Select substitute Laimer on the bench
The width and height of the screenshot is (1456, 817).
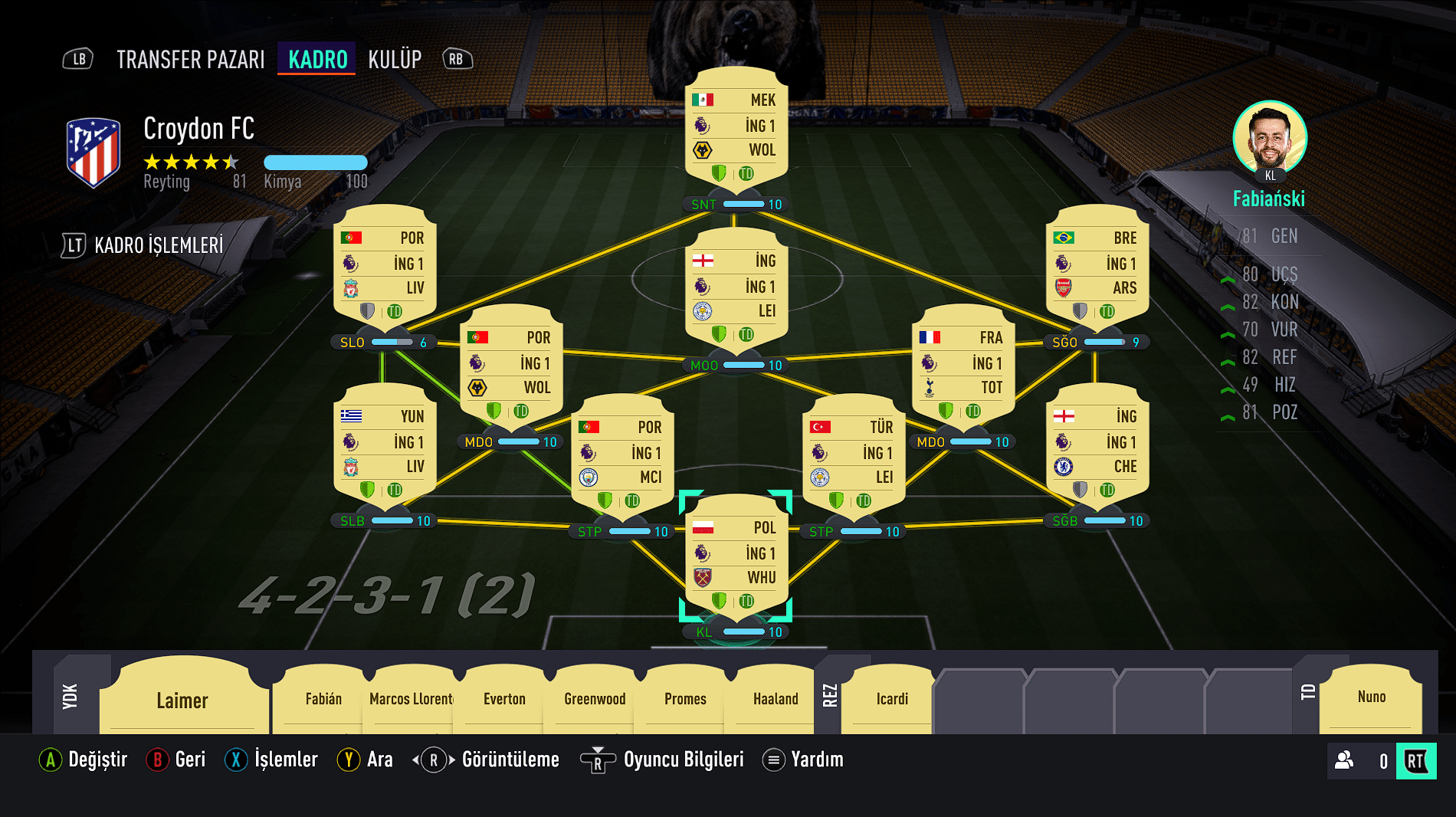[x=182, y=700]
